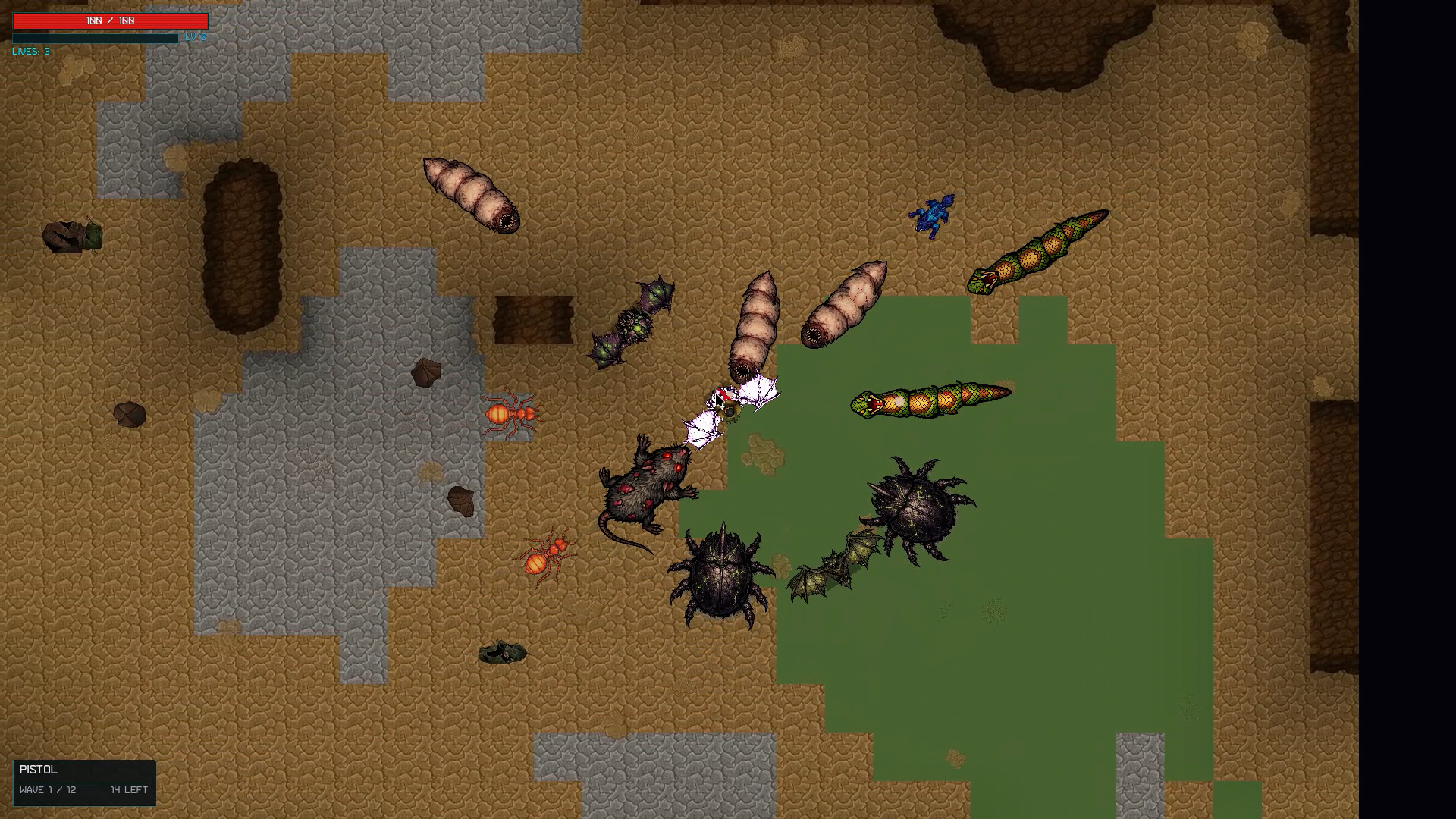Click the red 100 / 100 health bar
This screenshot has height=819, width=1456.
point(108,20)
